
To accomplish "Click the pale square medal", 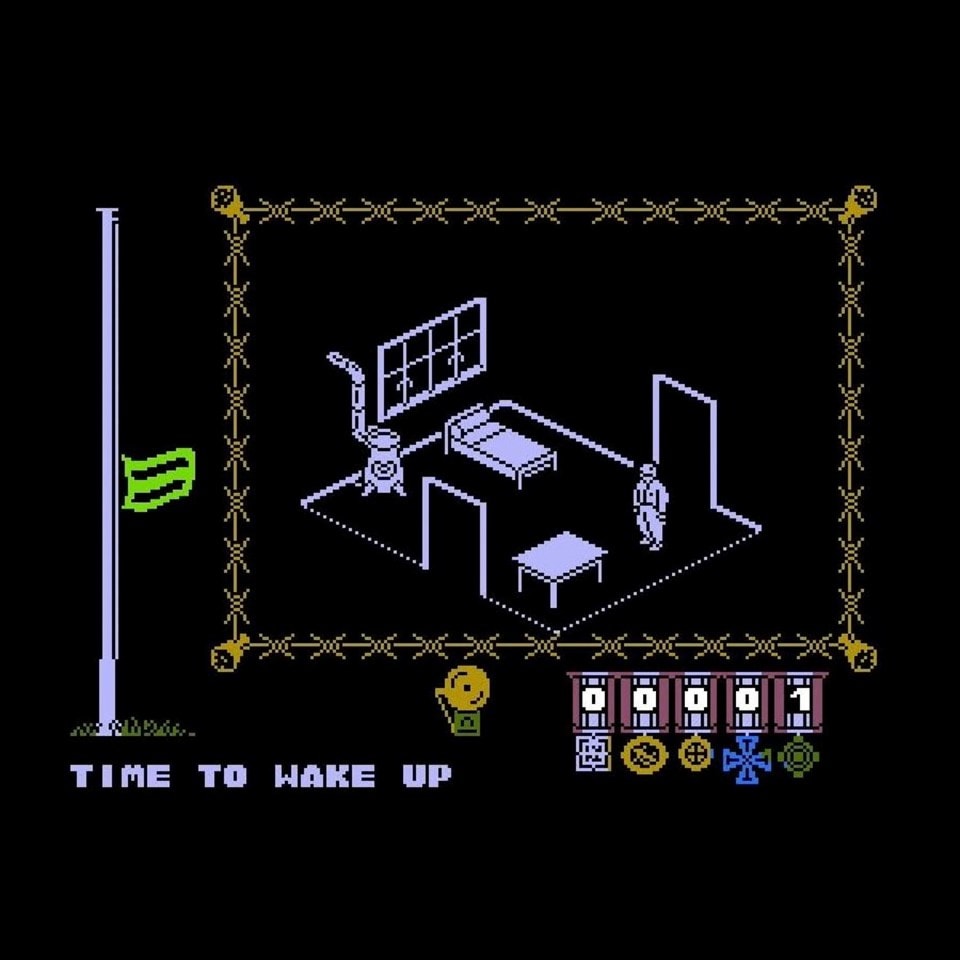I will click(x=592, y=754).
